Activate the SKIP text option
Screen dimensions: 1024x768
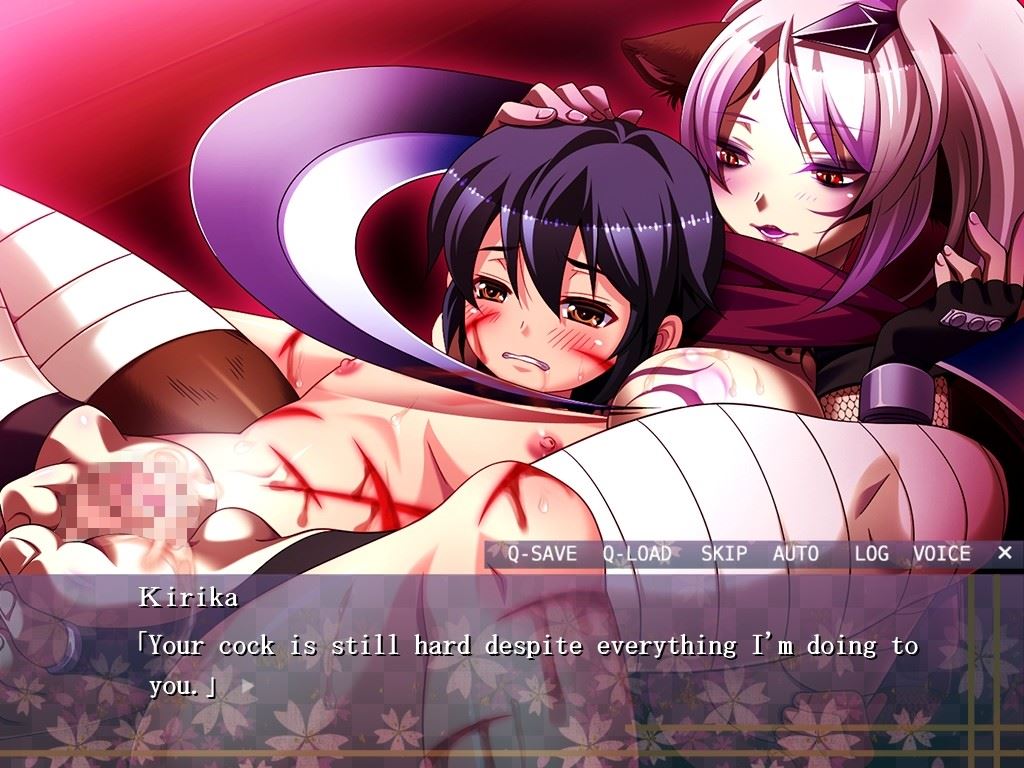[724, 553]
